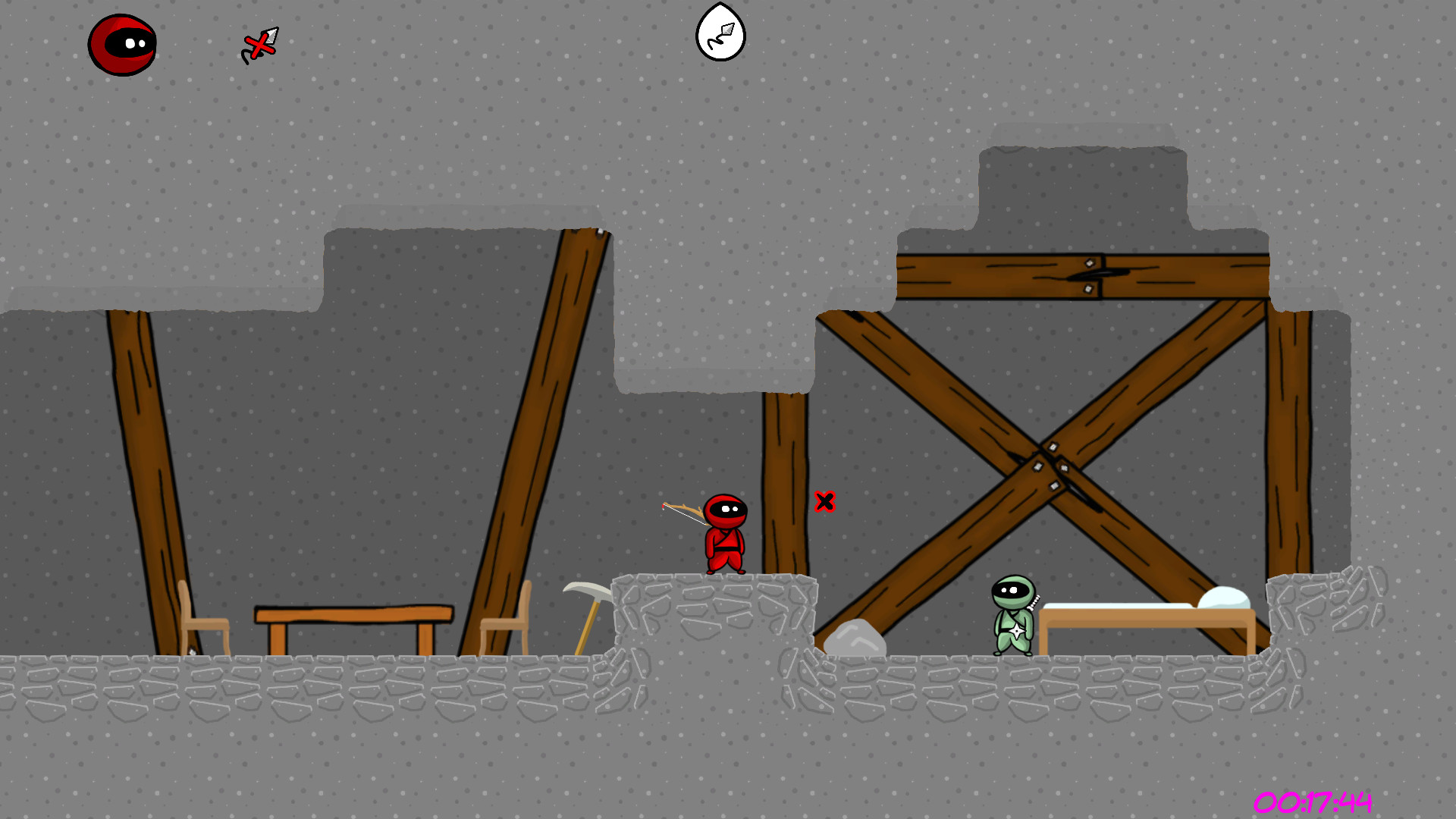Click the red X target marker
Image resolution: width=1456 pixels, height=819 pixels.
[825, 501]
